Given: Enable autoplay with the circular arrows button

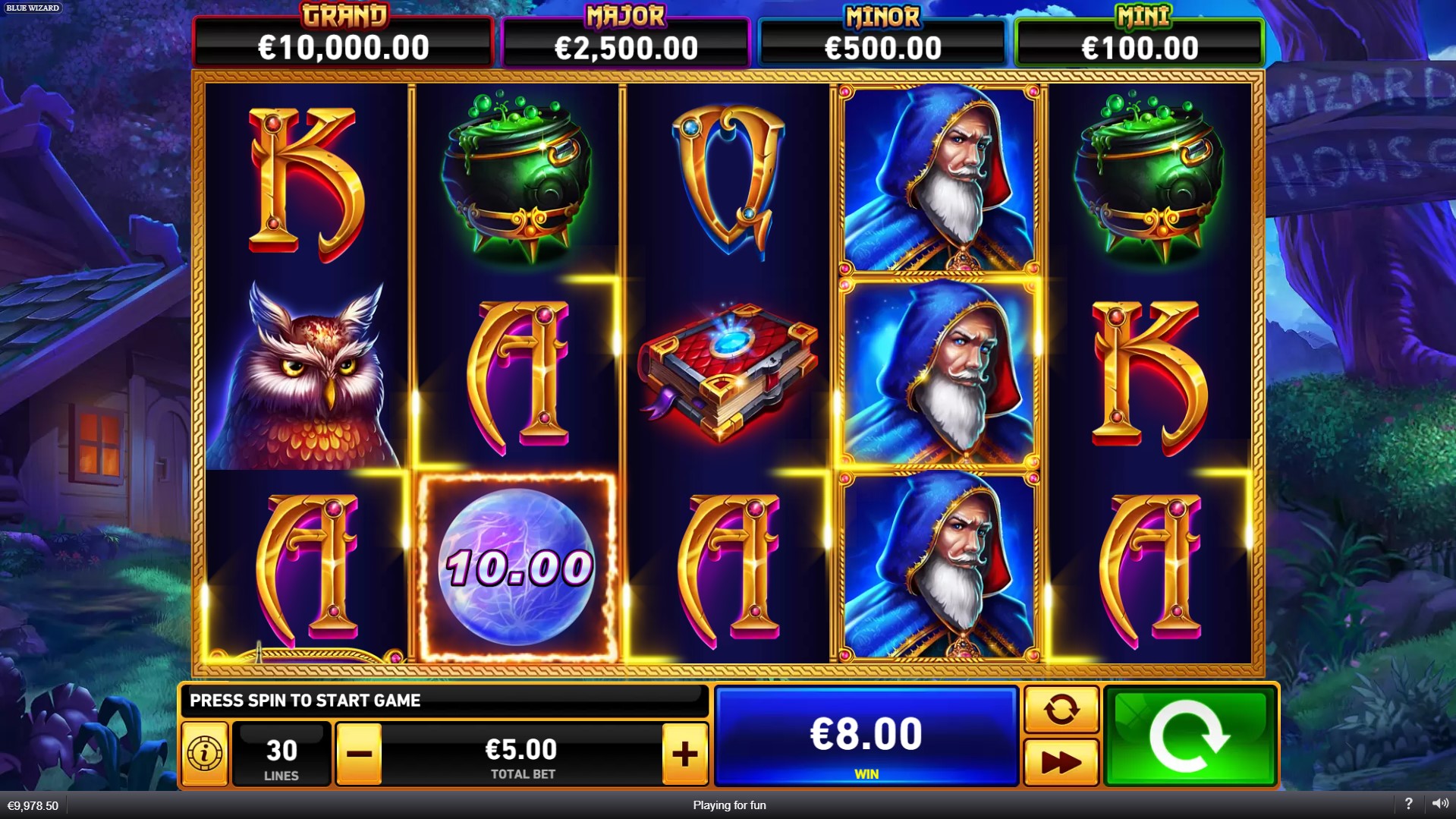Looking at the screenshot, I should point(1061,710).
